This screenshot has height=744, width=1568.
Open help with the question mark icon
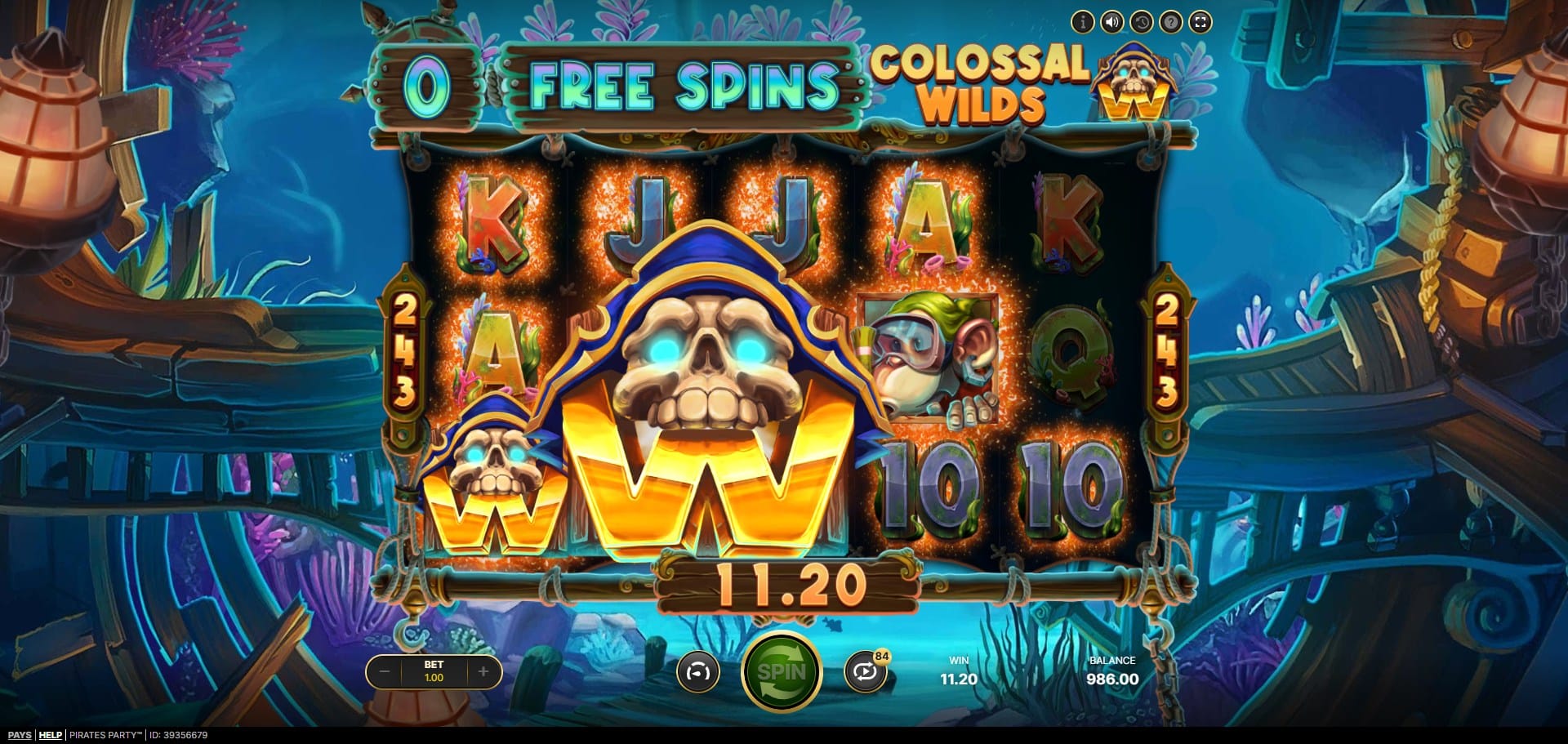1170,22
